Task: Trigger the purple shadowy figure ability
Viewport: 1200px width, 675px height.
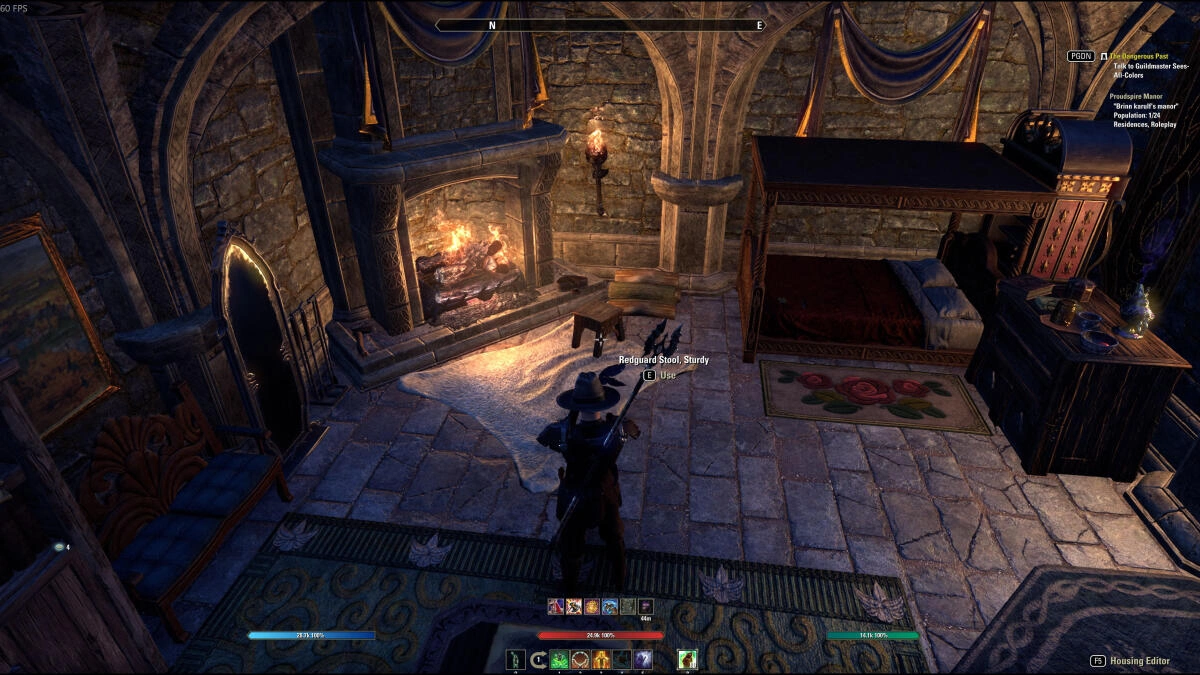Action: (643, 659)
